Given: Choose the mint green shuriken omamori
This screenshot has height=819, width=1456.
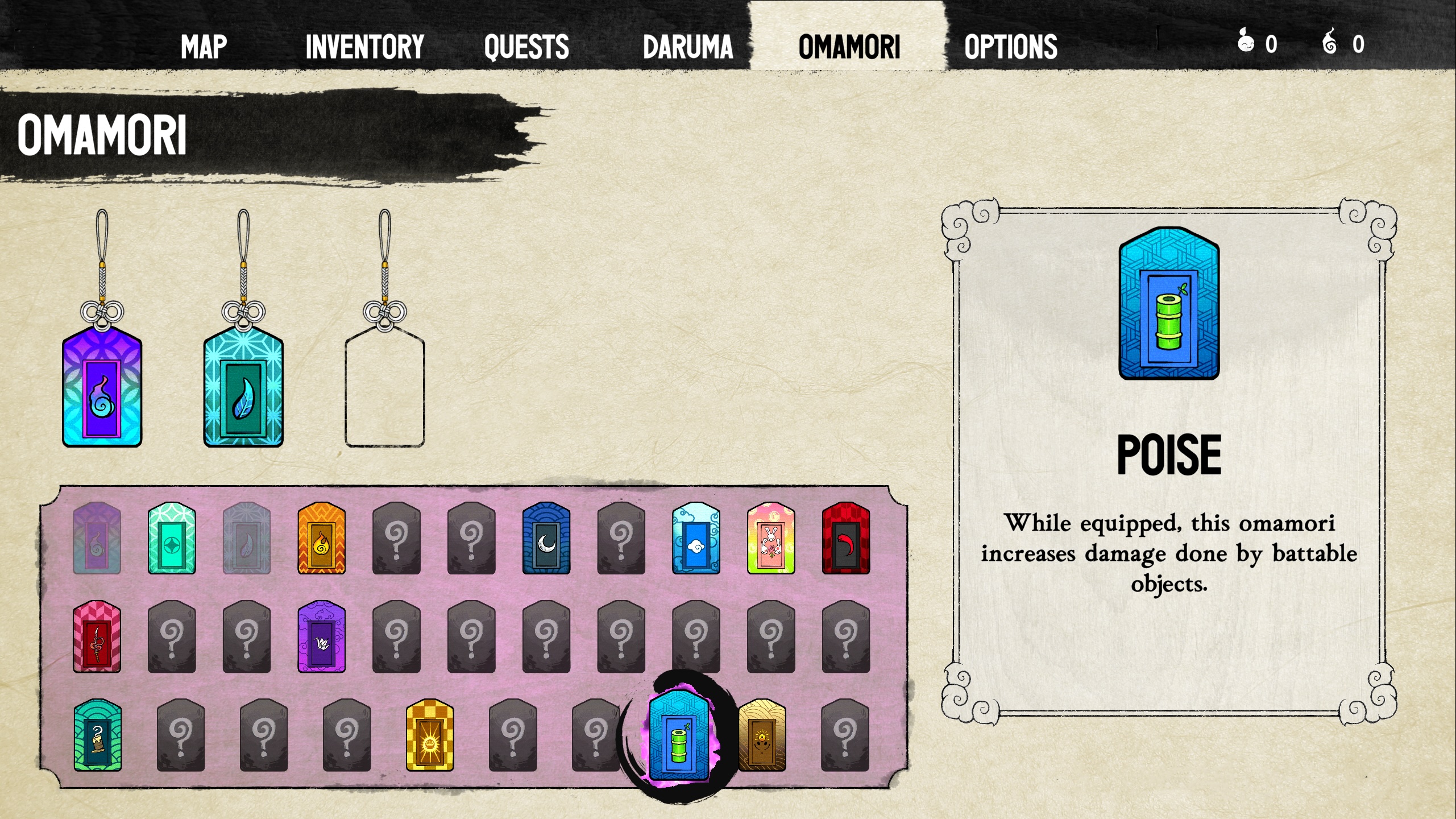Looking at the screenshot, I should (x=172, y=538).
